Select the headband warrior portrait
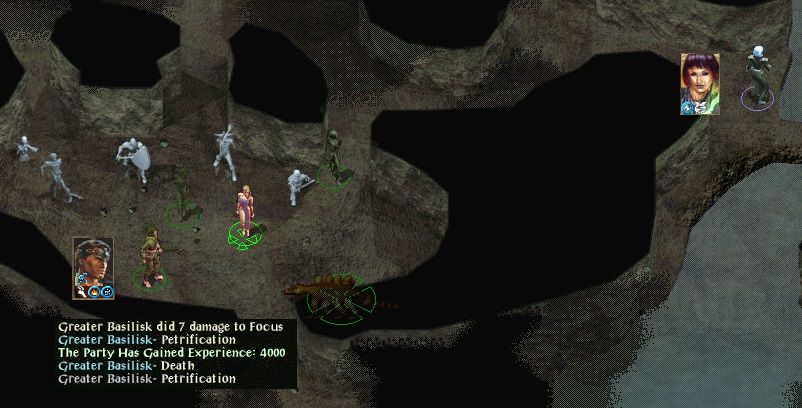This screenshot has width=802, height=408. [90, 266]
